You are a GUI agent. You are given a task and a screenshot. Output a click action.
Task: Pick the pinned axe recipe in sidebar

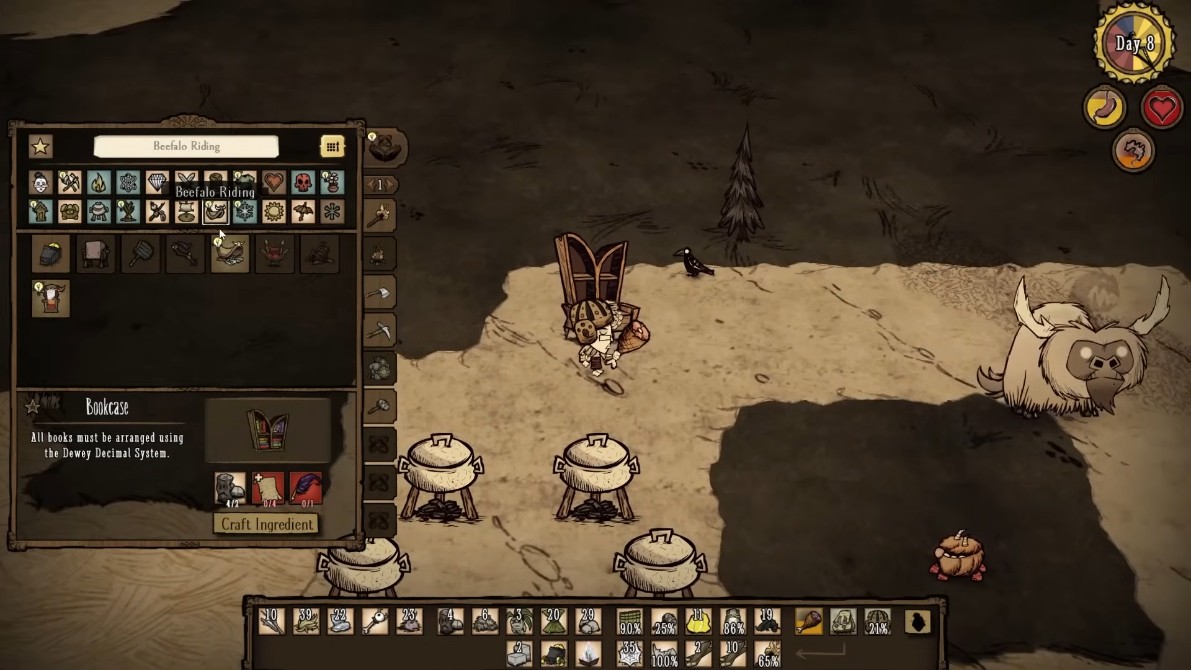(378, 293)
